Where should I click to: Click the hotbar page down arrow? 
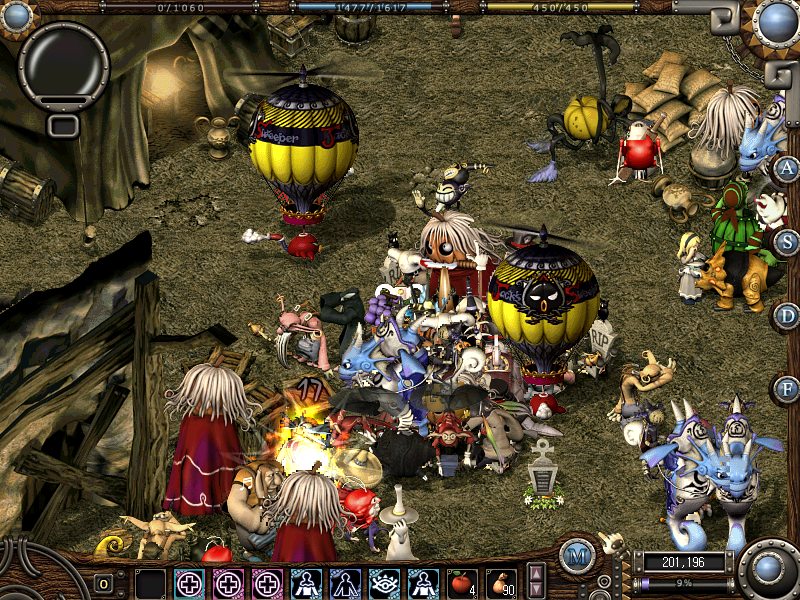pos(536,590)
